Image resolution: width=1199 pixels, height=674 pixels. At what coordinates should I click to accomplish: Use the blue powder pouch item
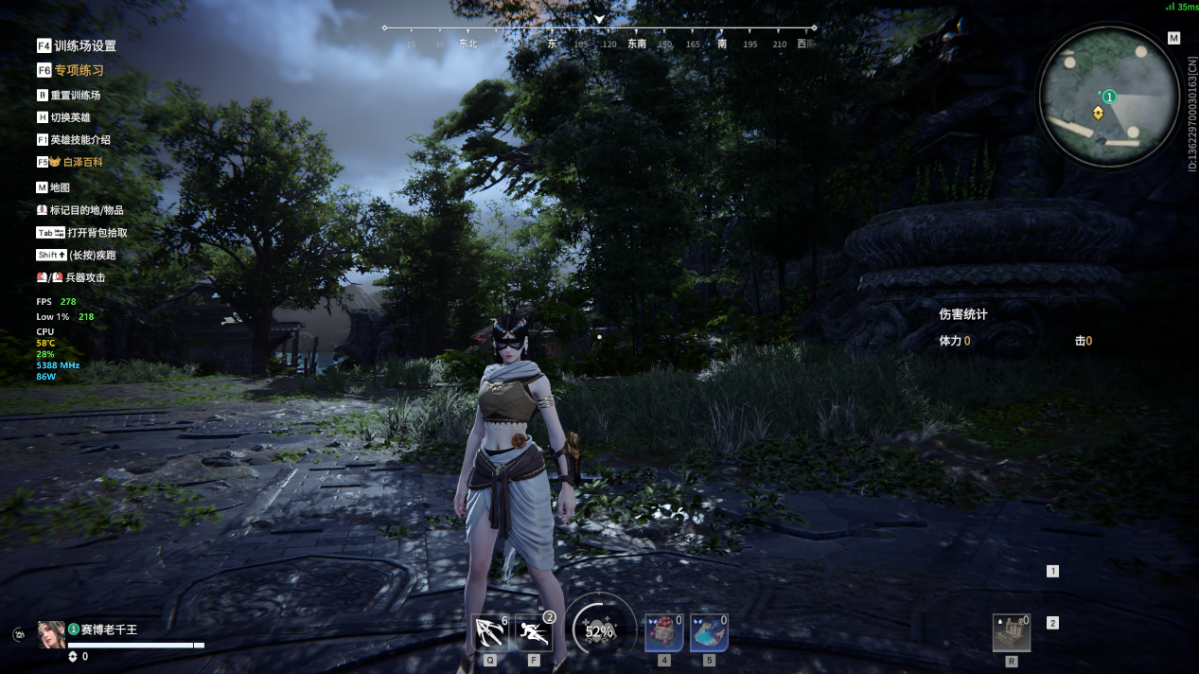pyautogui.click(x=709, y=633)
